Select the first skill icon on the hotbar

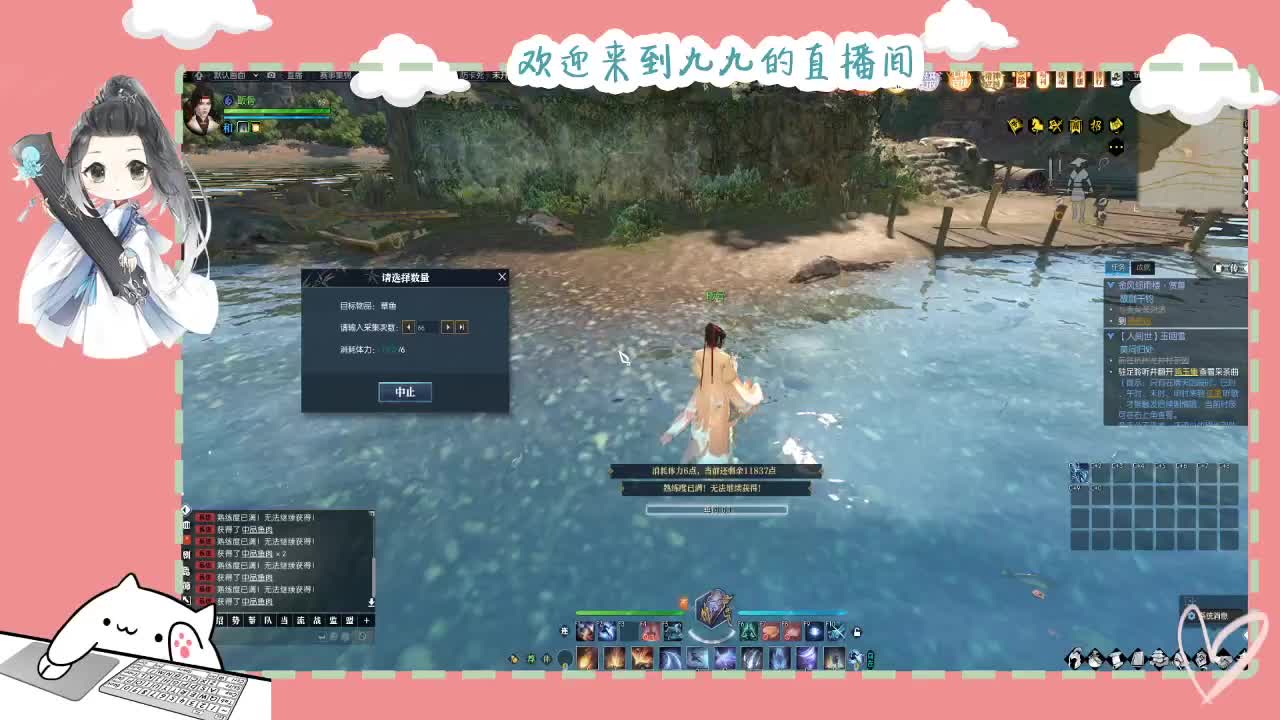pos(585,632)
